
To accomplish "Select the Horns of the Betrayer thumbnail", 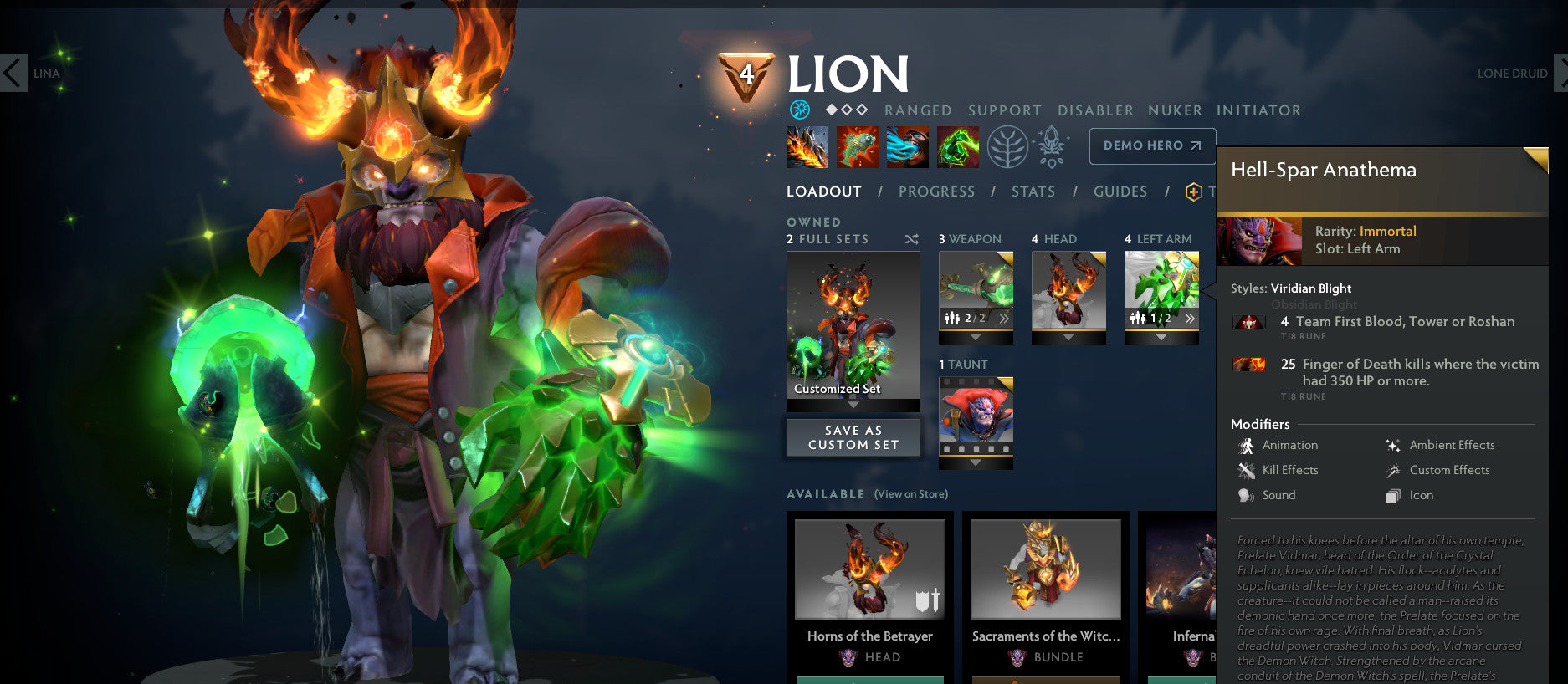I will point(869,569).
